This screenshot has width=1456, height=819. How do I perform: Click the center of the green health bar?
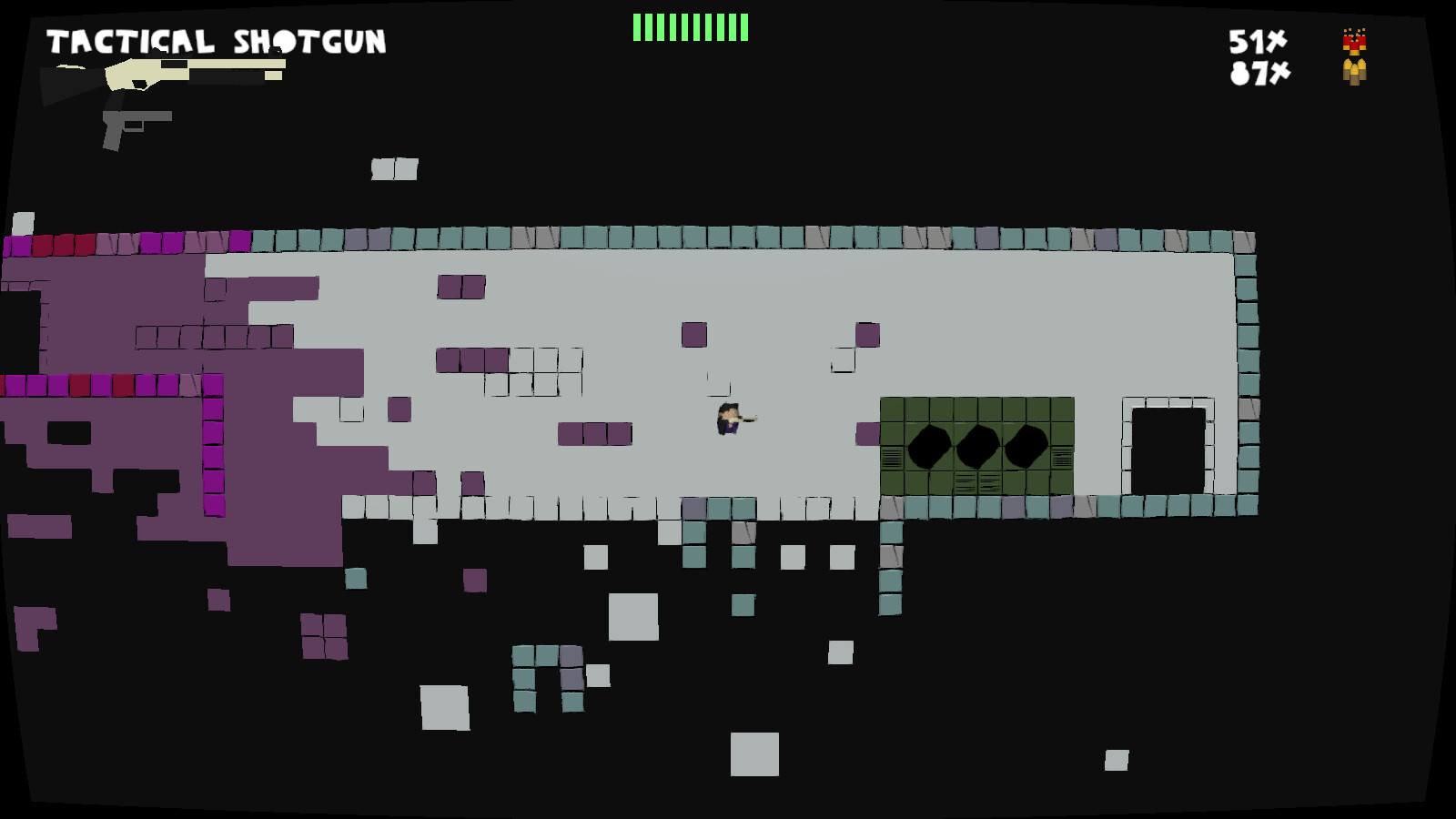(690, 28)
